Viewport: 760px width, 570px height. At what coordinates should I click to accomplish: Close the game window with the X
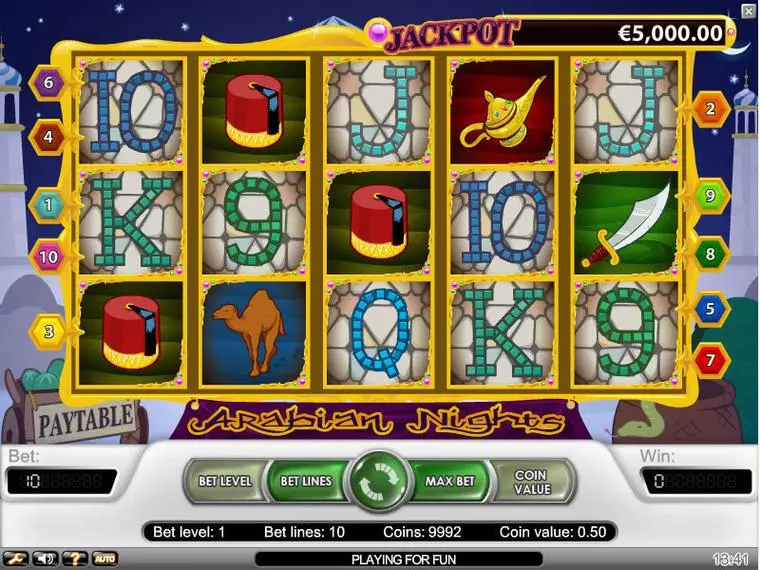pyautogui.click(x=749, y=11)
